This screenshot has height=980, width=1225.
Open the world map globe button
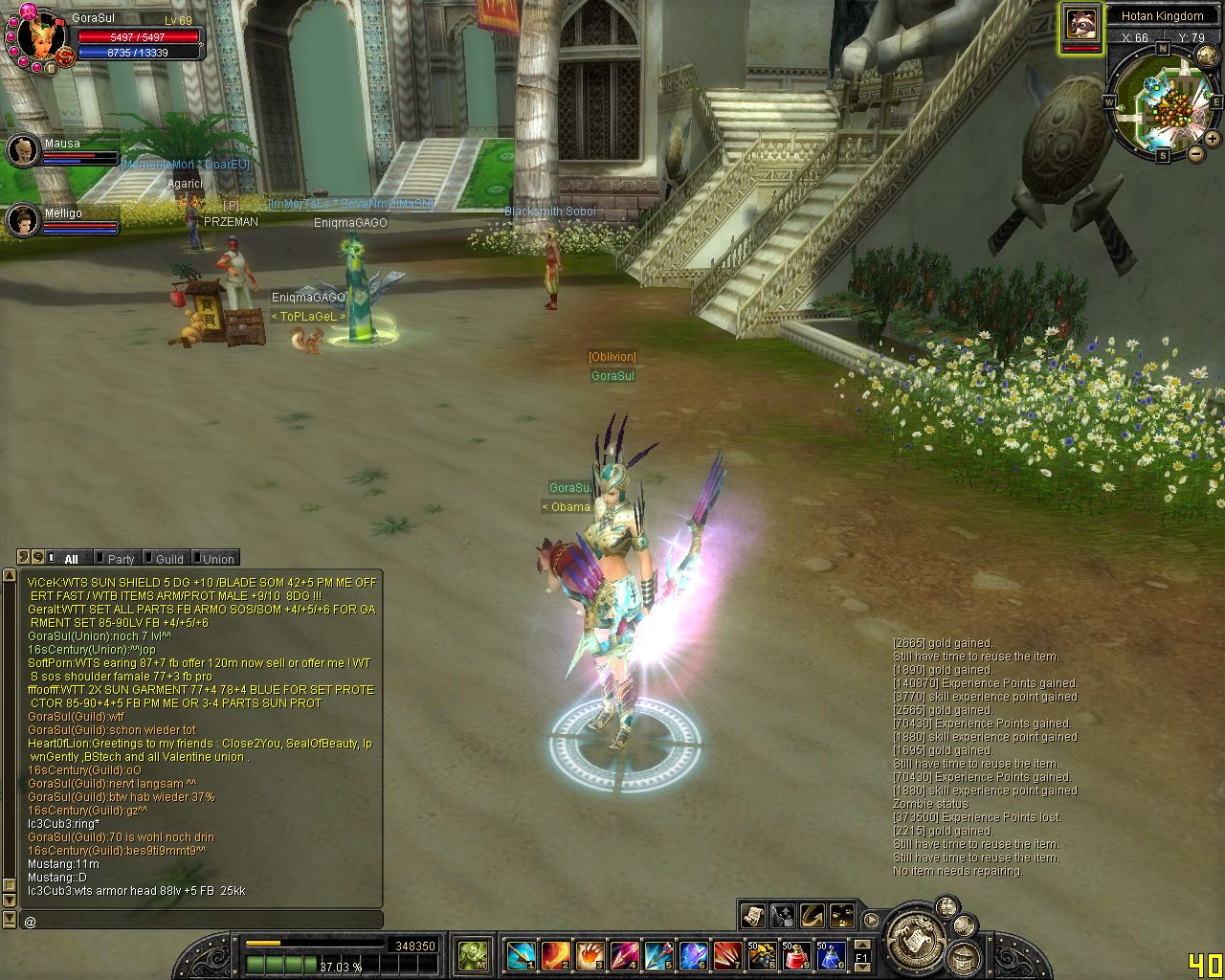pyautogui.click(x=1207, y=56)
